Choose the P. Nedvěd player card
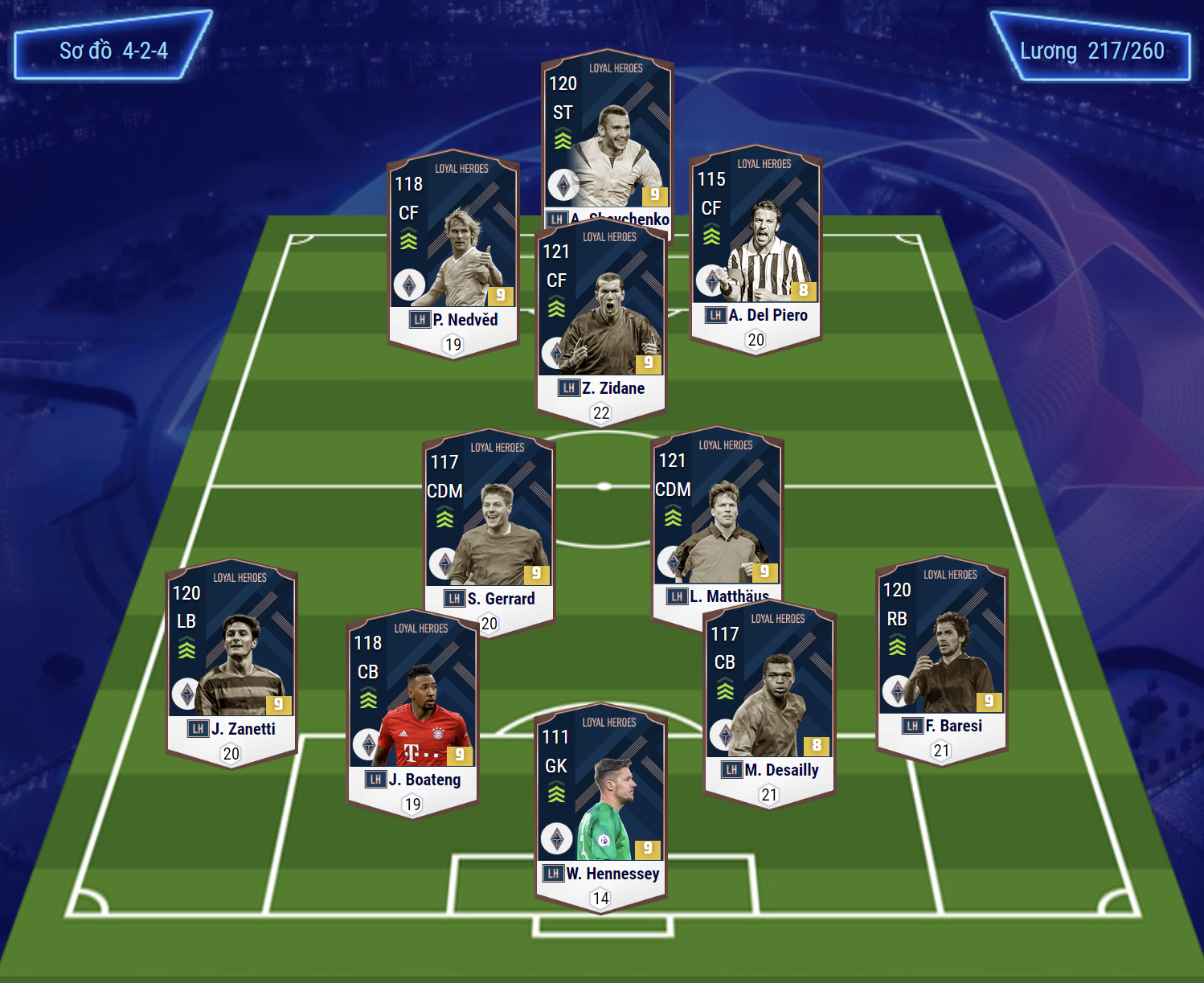This screenshot has height=983, width=1204. (453, 249)
